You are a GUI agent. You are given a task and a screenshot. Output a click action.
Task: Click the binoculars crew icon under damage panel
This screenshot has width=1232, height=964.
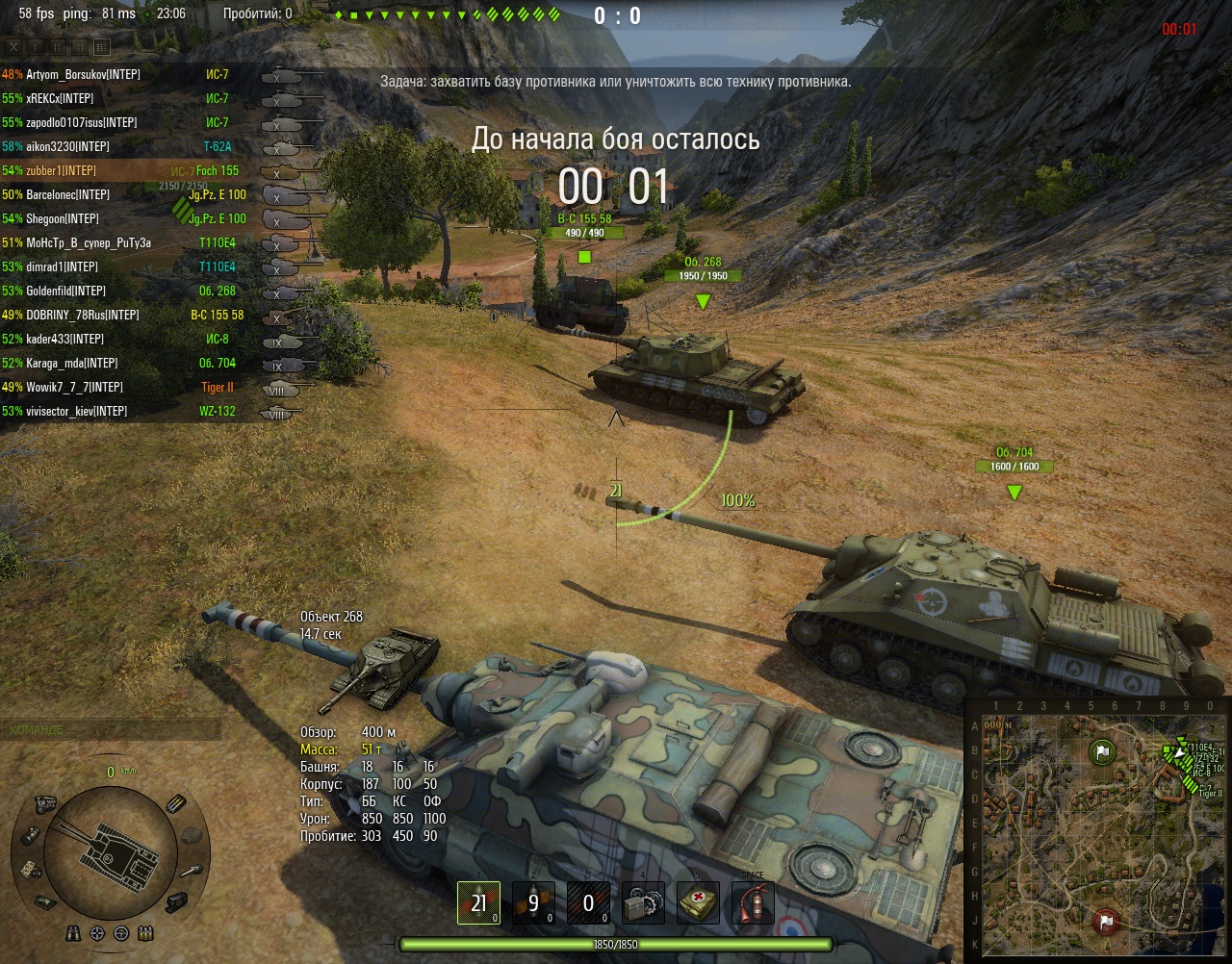pos(73,933)
